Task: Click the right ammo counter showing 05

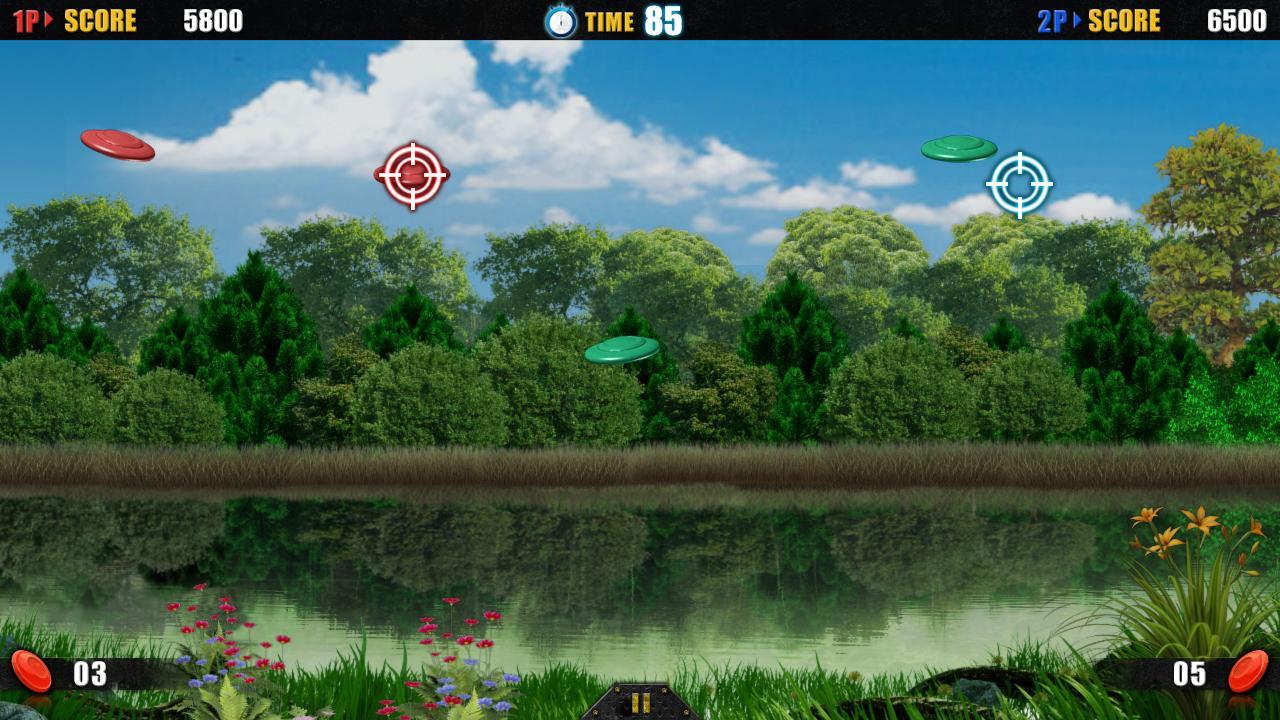Action: [x=1192, y=673]
